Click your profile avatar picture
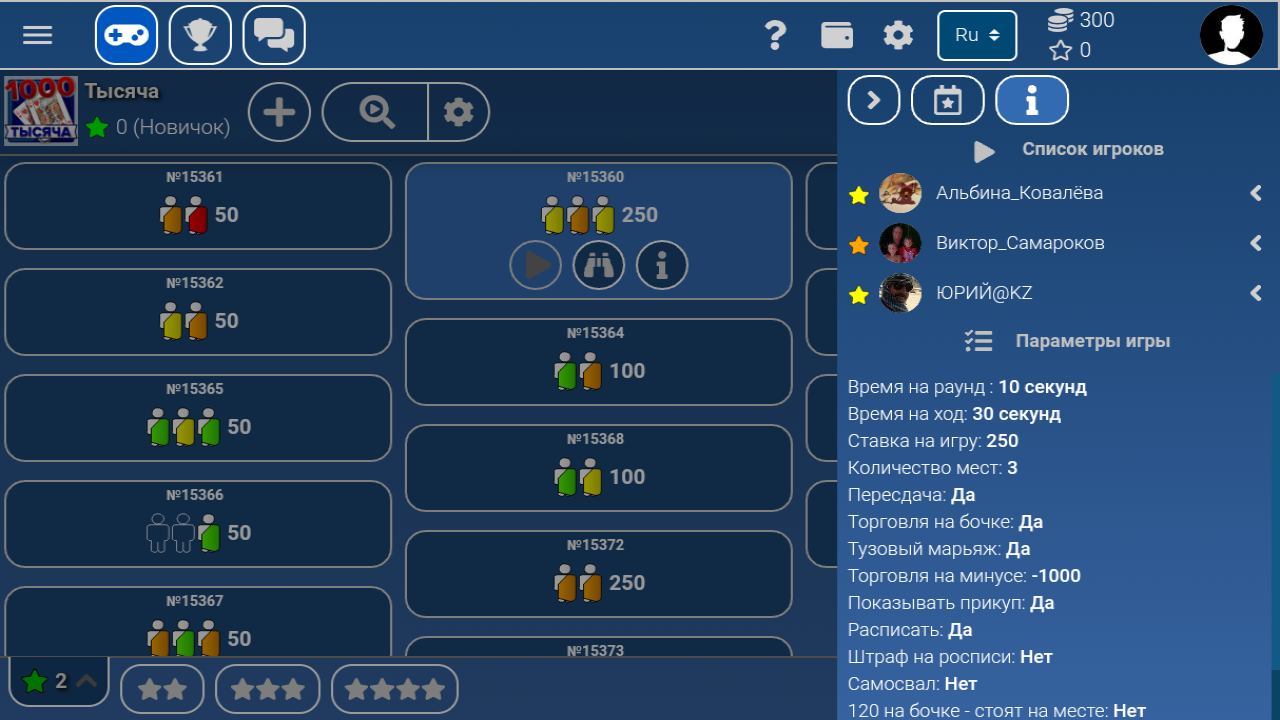Viewport: 1280px width, 720px height. point(1231,34)
